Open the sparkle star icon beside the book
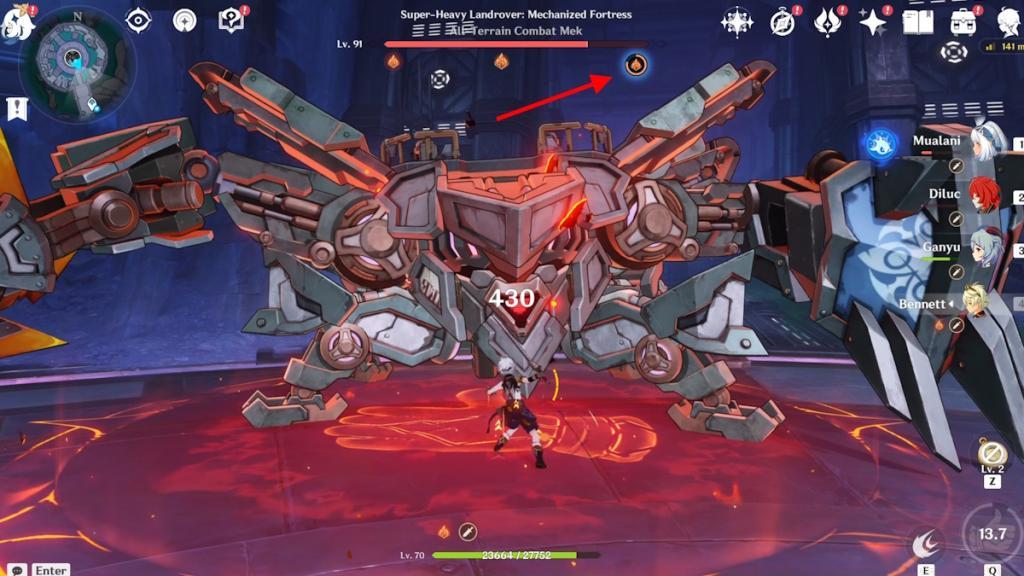1024x576 pixels. point(873,21)
